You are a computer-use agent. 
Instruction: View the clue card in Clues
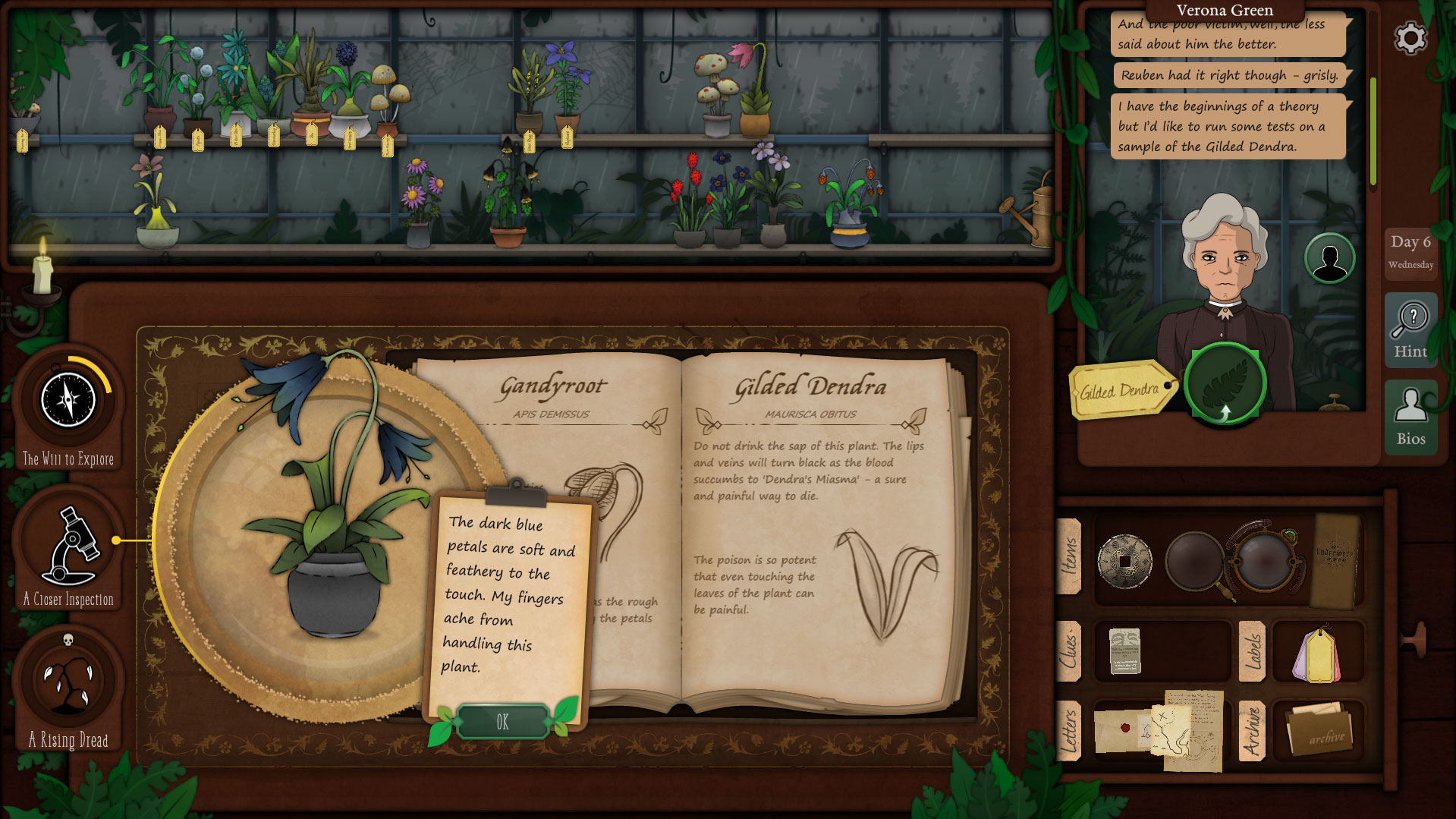point(1124,650)
